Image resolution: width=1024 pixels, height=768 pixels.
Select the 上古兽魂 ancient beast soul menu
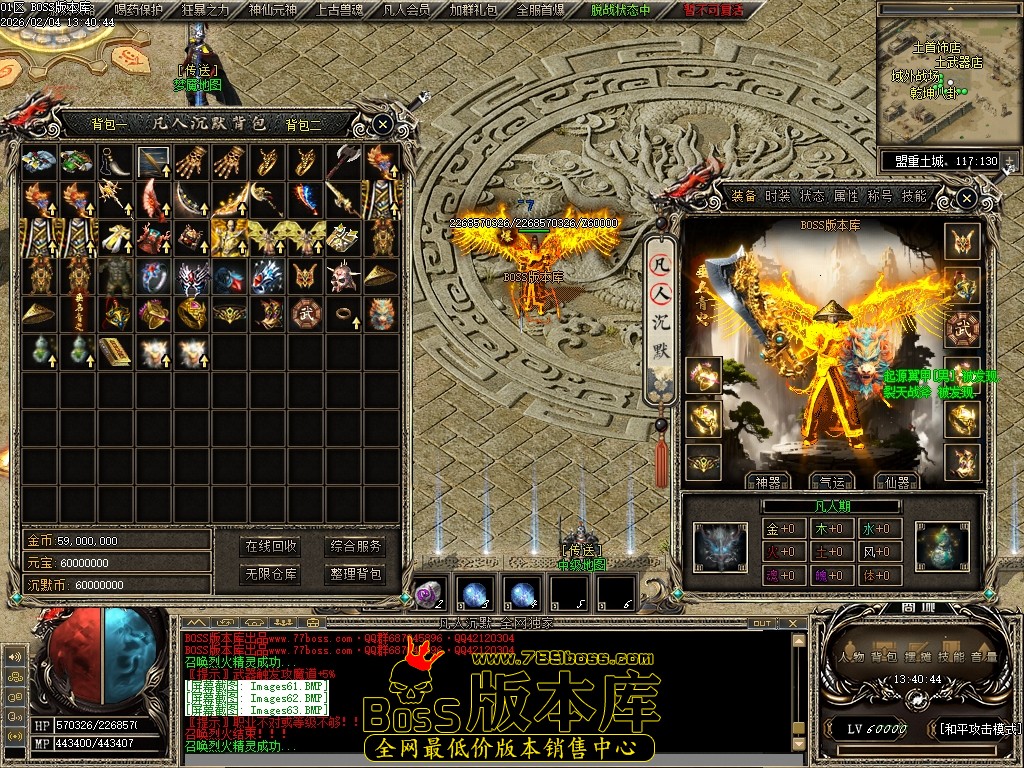(339, 10)
